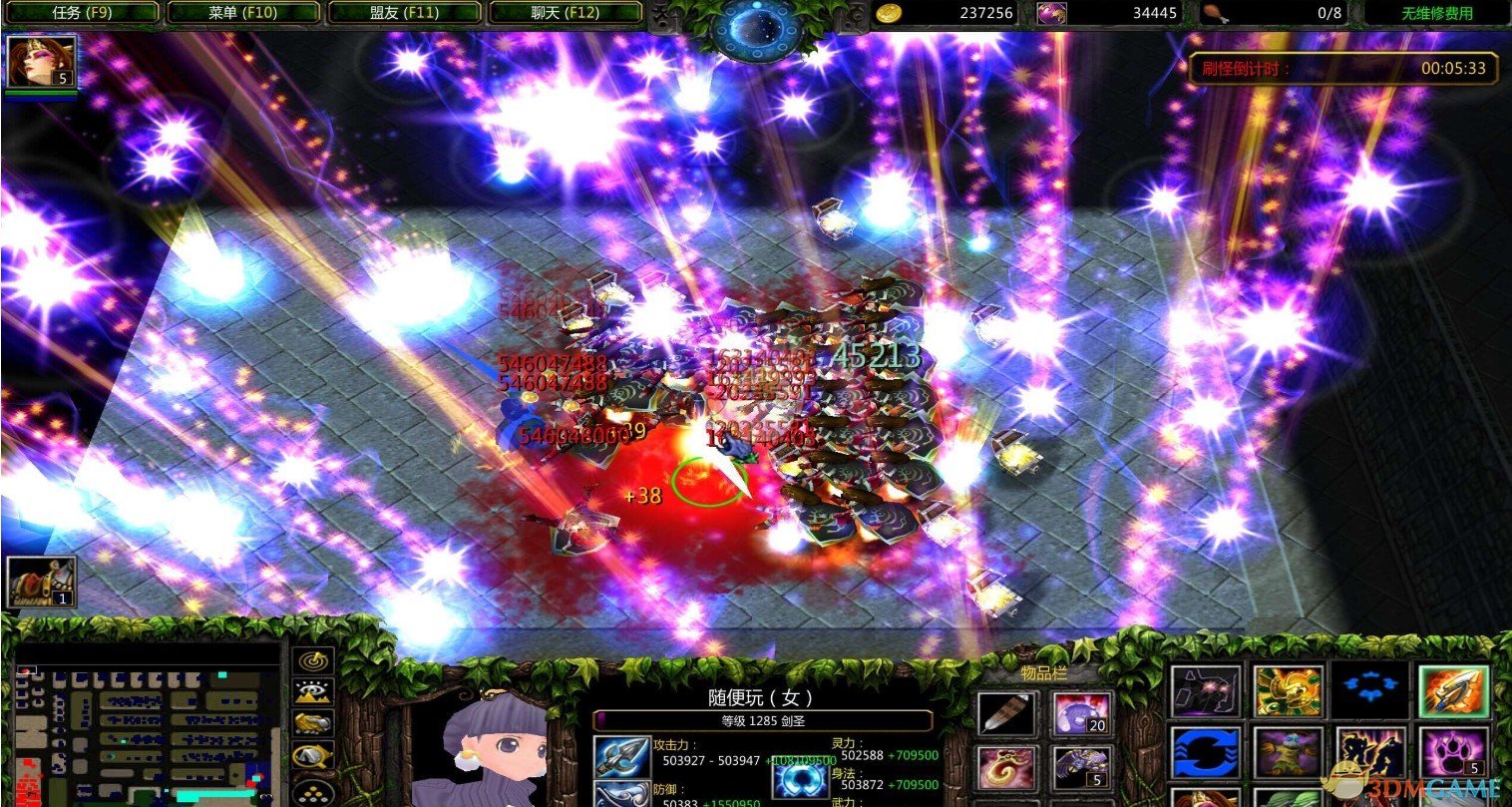Click the 无维修费用 upkeep status text
Image resolution: width=1512 pixels, height=807 pixels.
point(1436,13)
